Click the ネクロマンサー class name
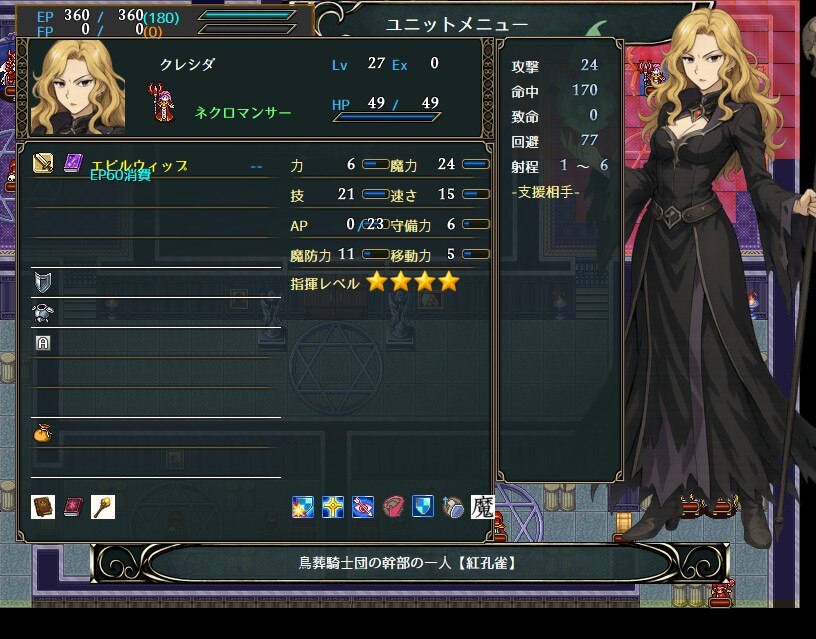 pyautogui.click(x=243, y=113)
